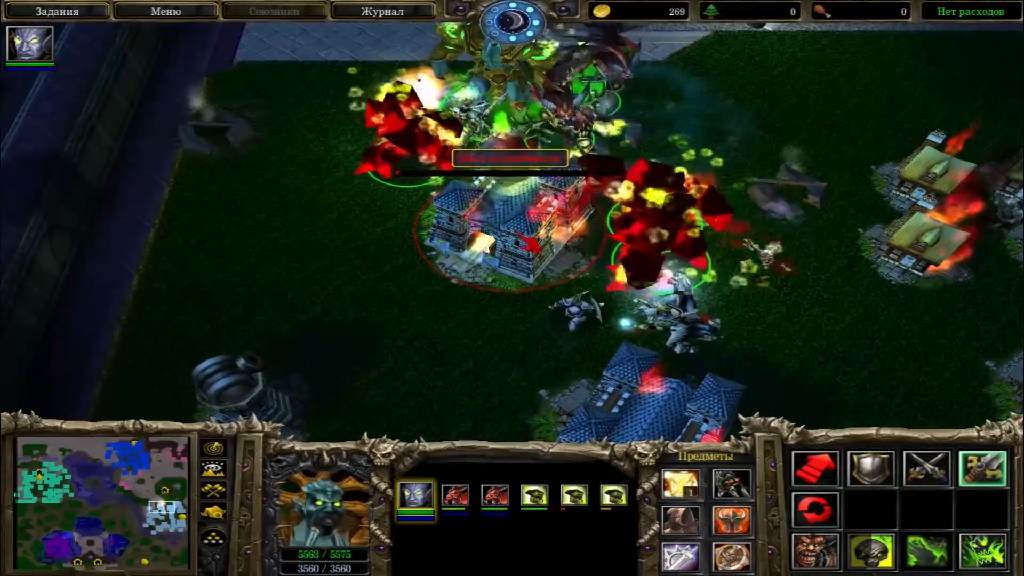Select the orange horned helmet item
Image resolution: width=1024 pixels, height=576 pixels.
732,521
